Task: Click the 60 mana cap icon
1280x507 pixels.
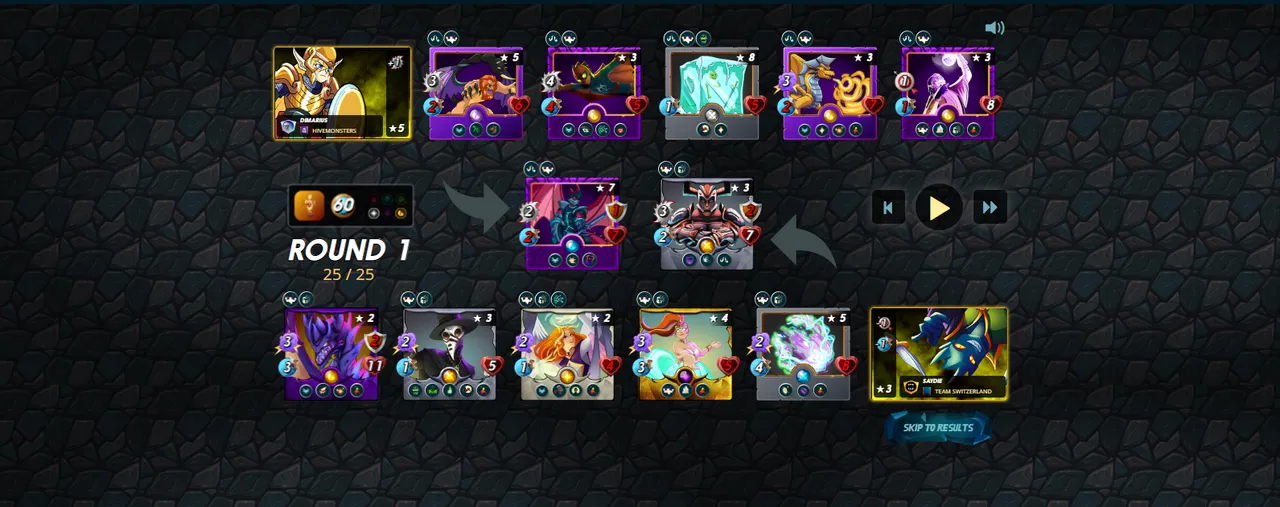Action: tap(343, 205)
